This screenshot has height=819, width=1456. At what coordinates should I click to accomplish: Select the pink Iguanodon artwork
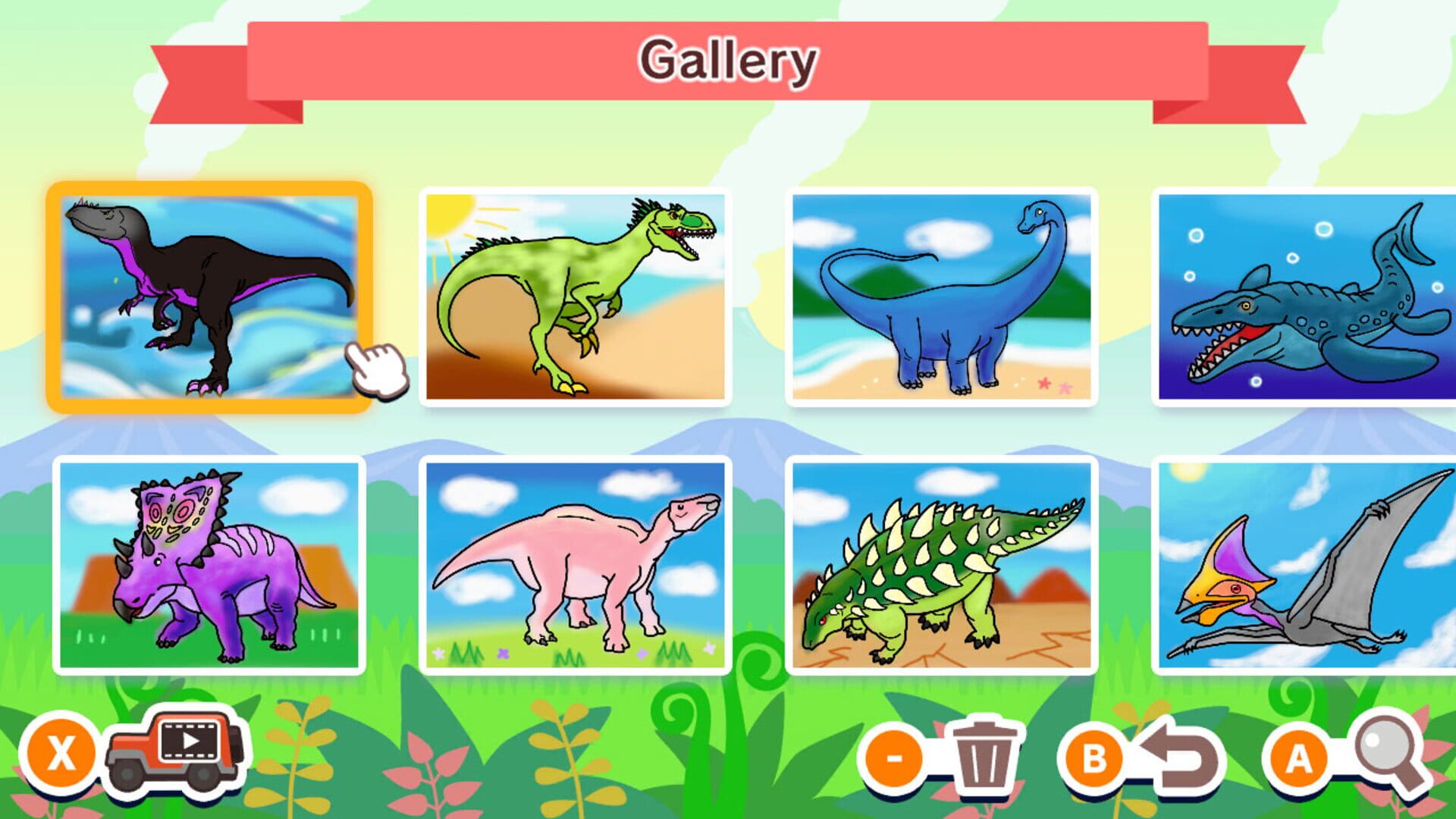pos(571,565)
